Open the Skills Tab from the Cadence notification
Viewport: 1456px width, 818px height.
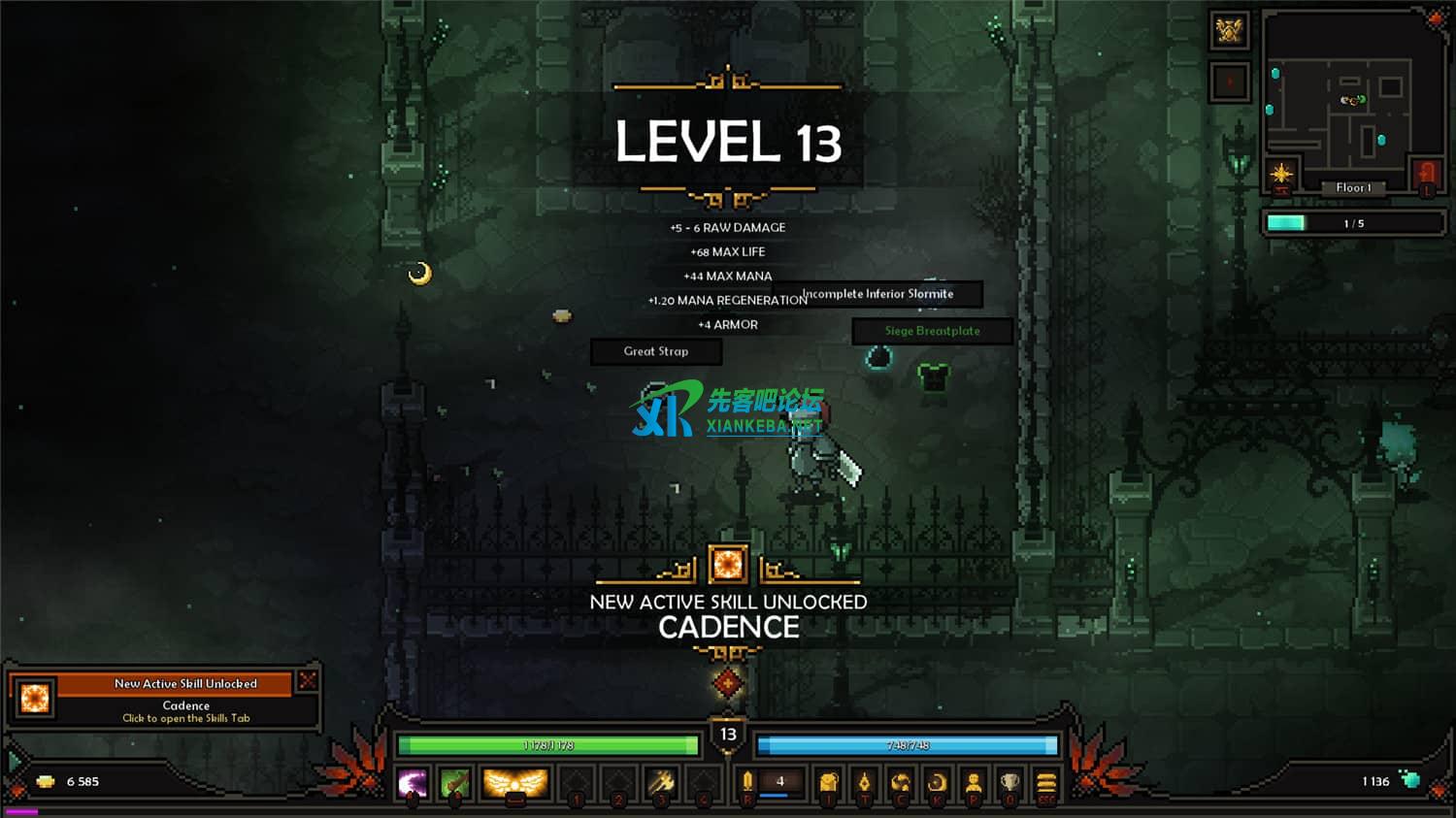coord(185,718)
